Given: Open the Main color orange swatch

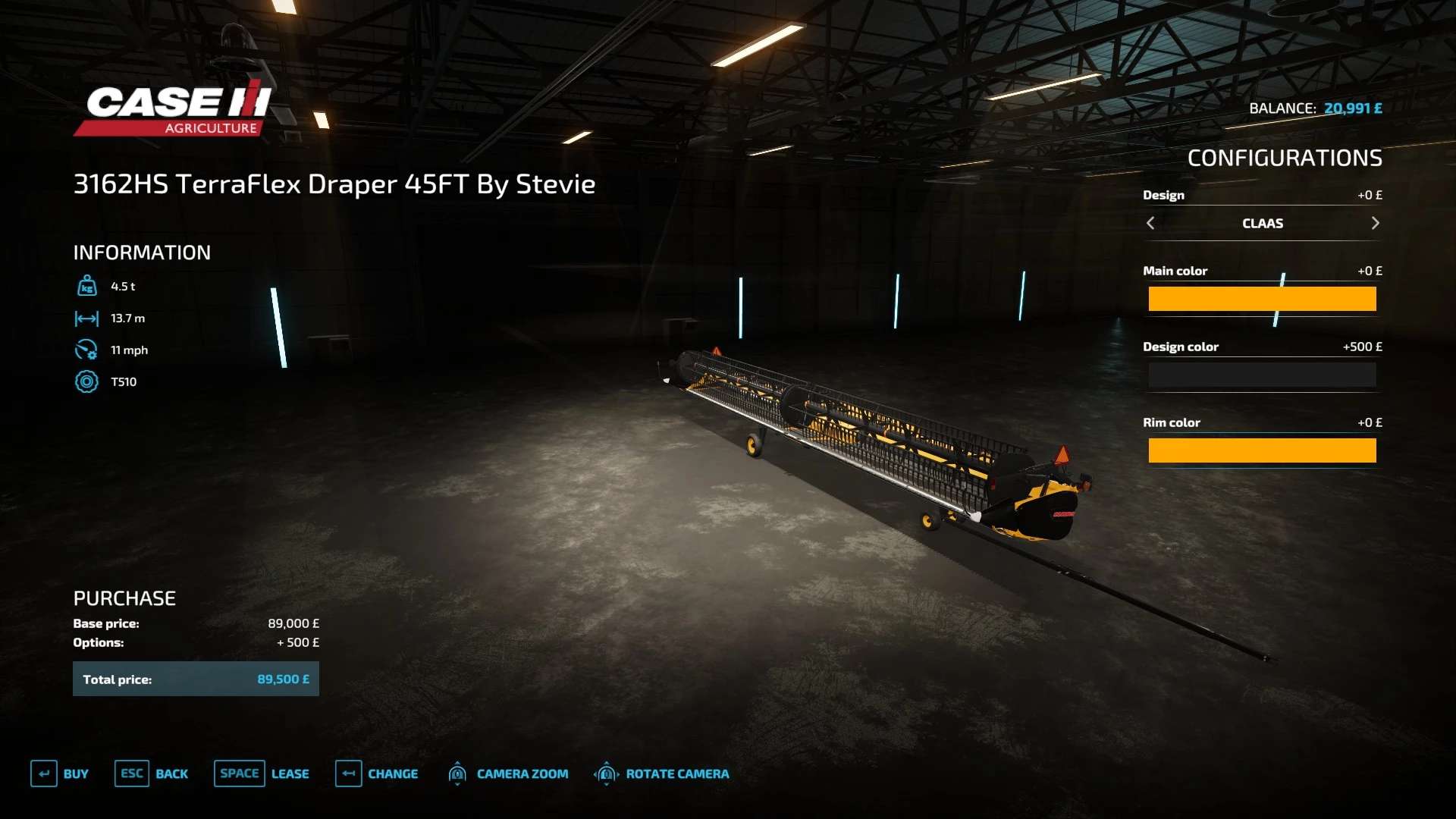Looking at the screenshot, I should click(1262, 299).
